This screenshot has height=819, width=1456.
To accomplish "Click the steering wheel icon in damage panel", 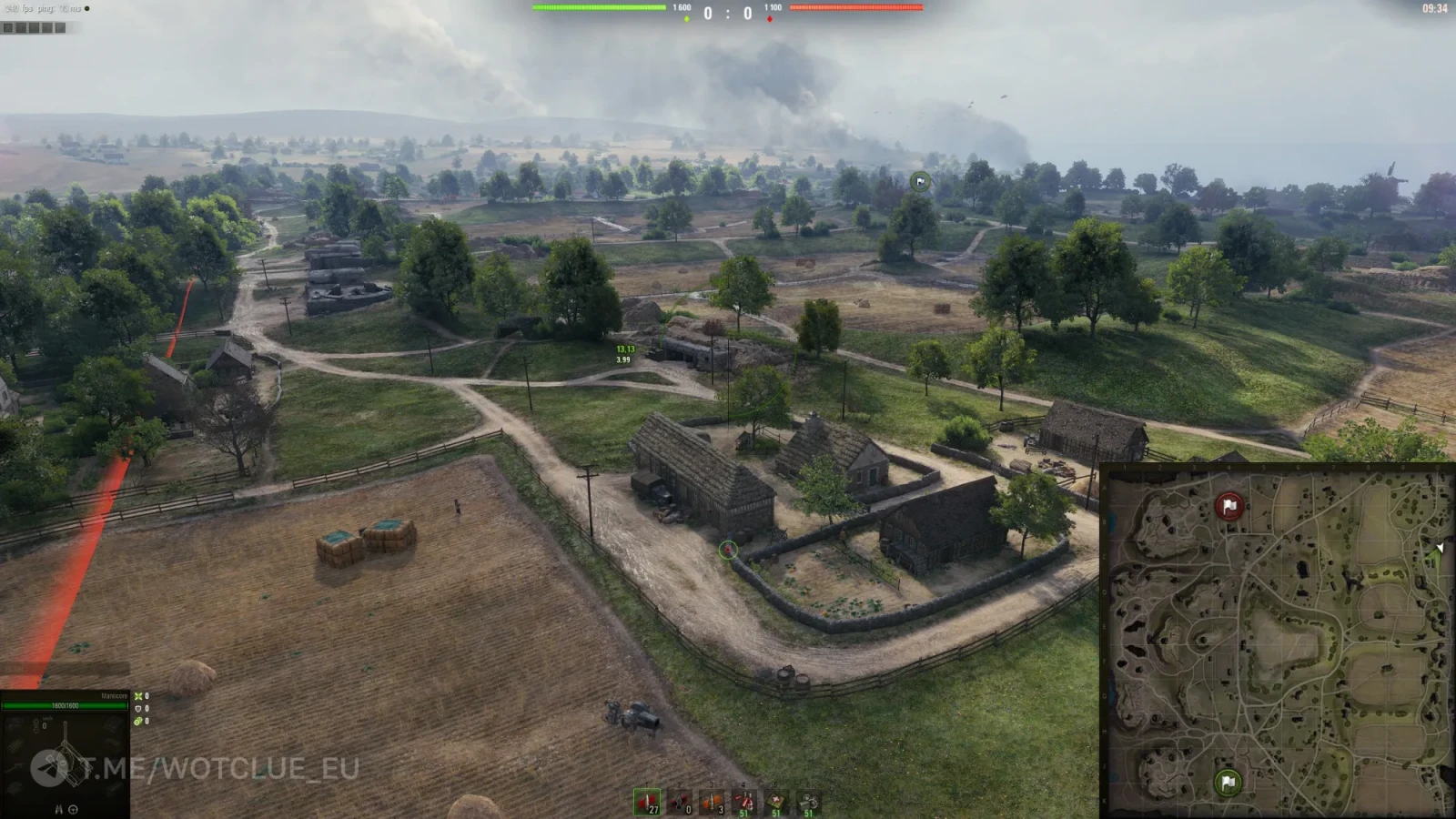I will [x=73, y=809].
